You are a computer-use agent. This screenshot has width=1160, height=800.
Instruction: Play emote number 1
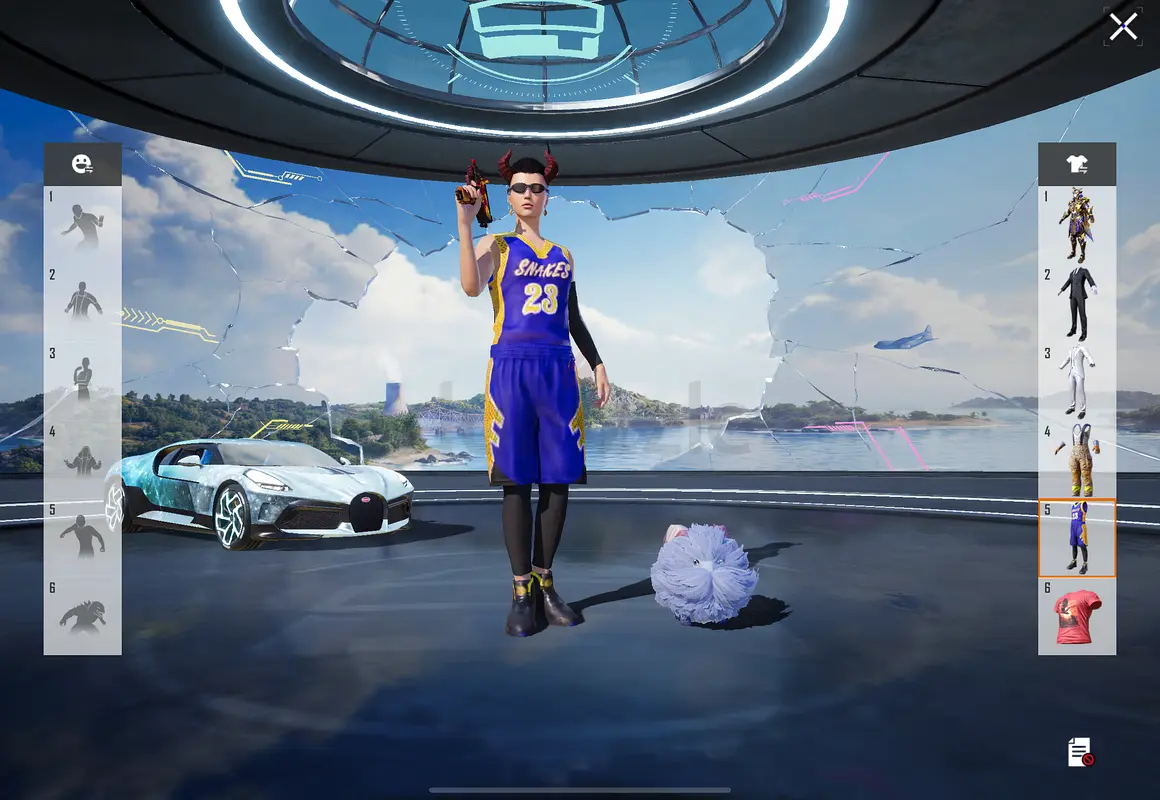pos(83,225)
